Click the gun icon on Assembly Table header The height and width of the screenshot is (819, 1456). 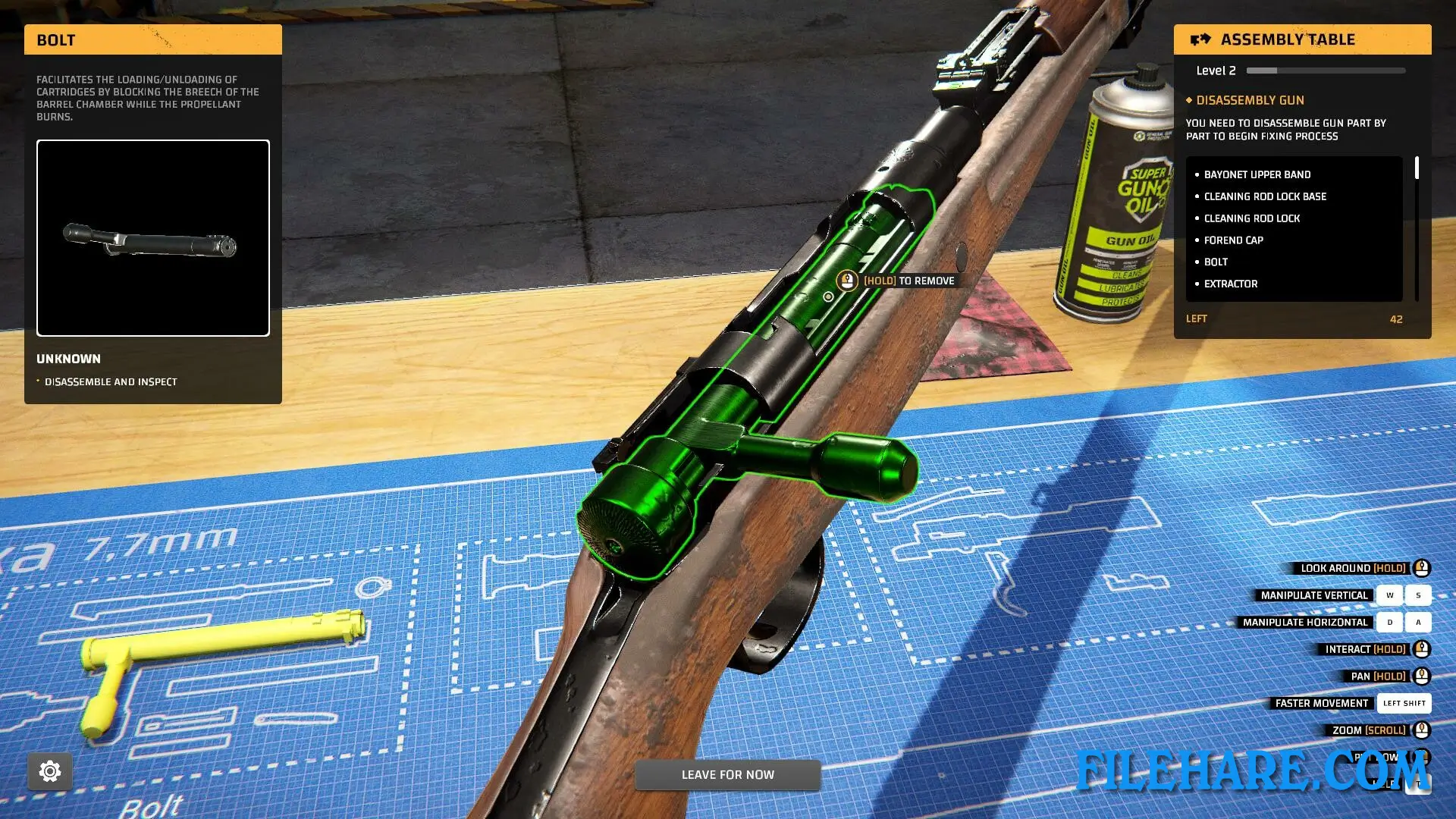(1200, 39)
